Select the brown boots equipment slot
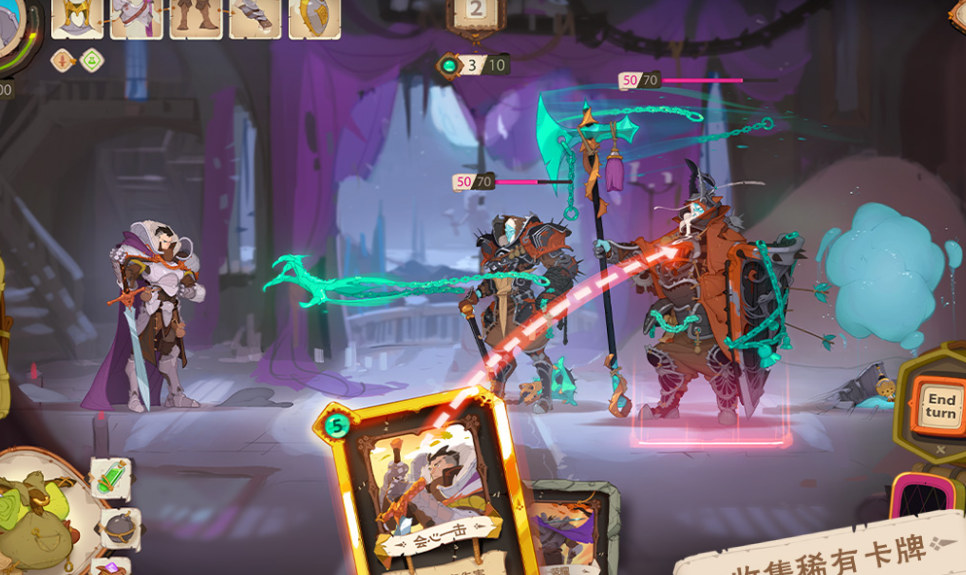Screen dimensions: 966x575 pos(196,17)
